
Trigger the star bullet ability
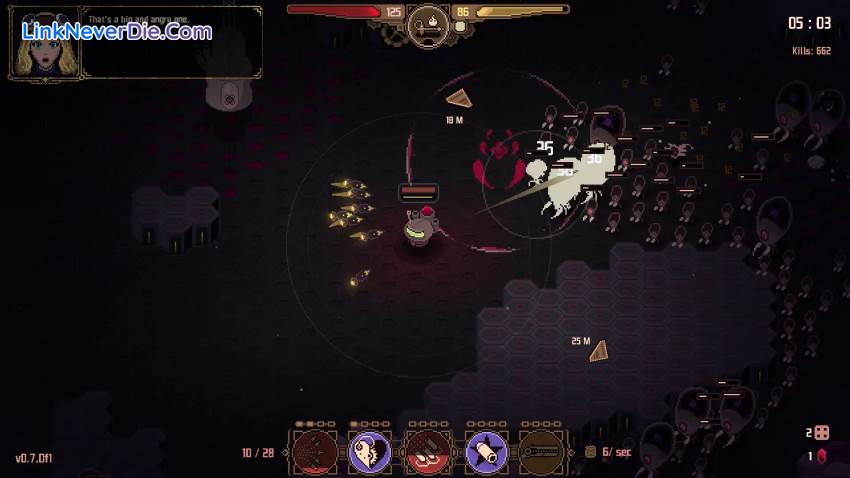point(486,452)
